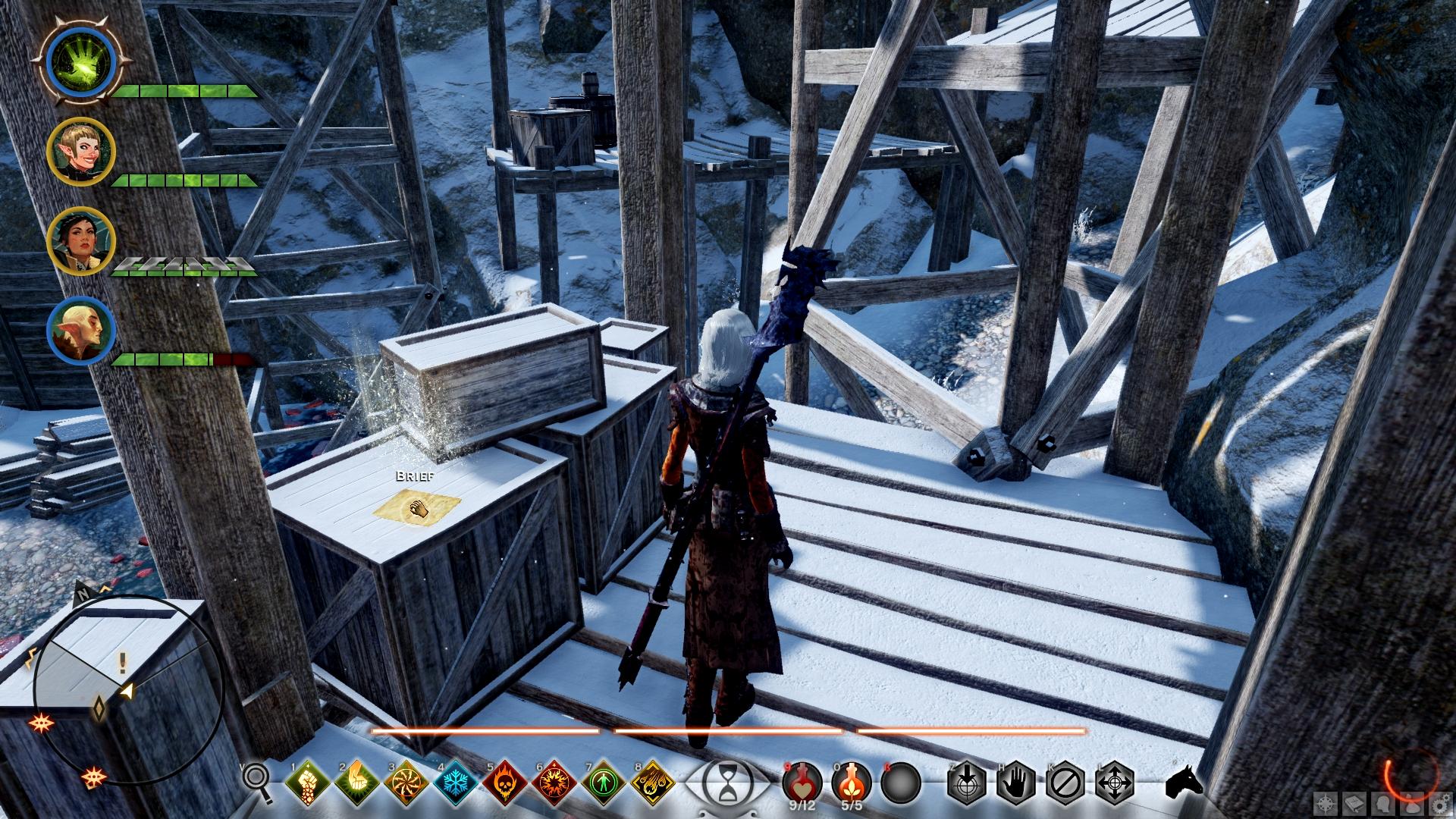Trigger the fiery explosion ability in slot 6

point(552,782)
